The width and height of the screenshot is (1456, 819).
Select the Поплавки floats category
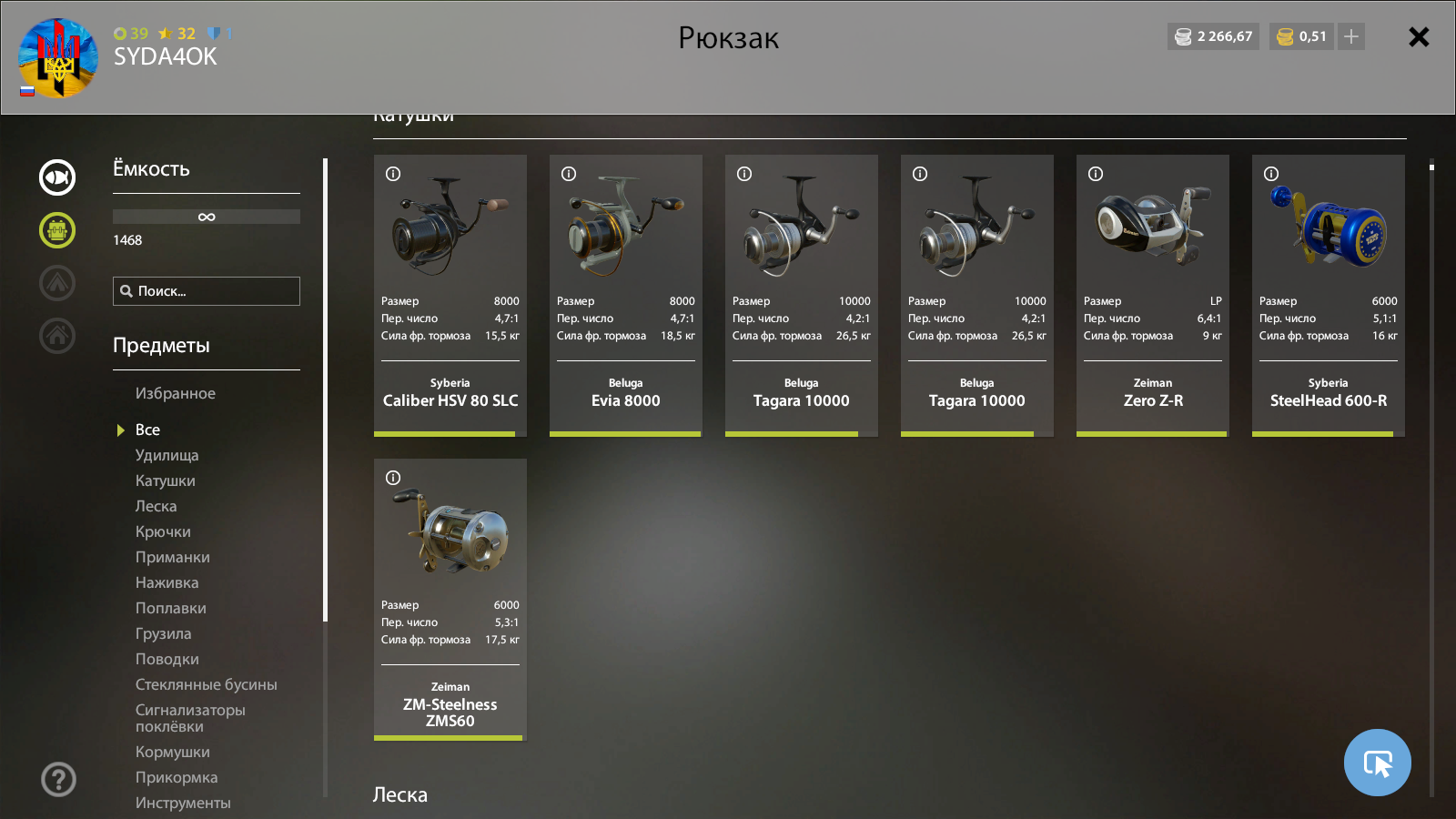(x=170, y=608)
